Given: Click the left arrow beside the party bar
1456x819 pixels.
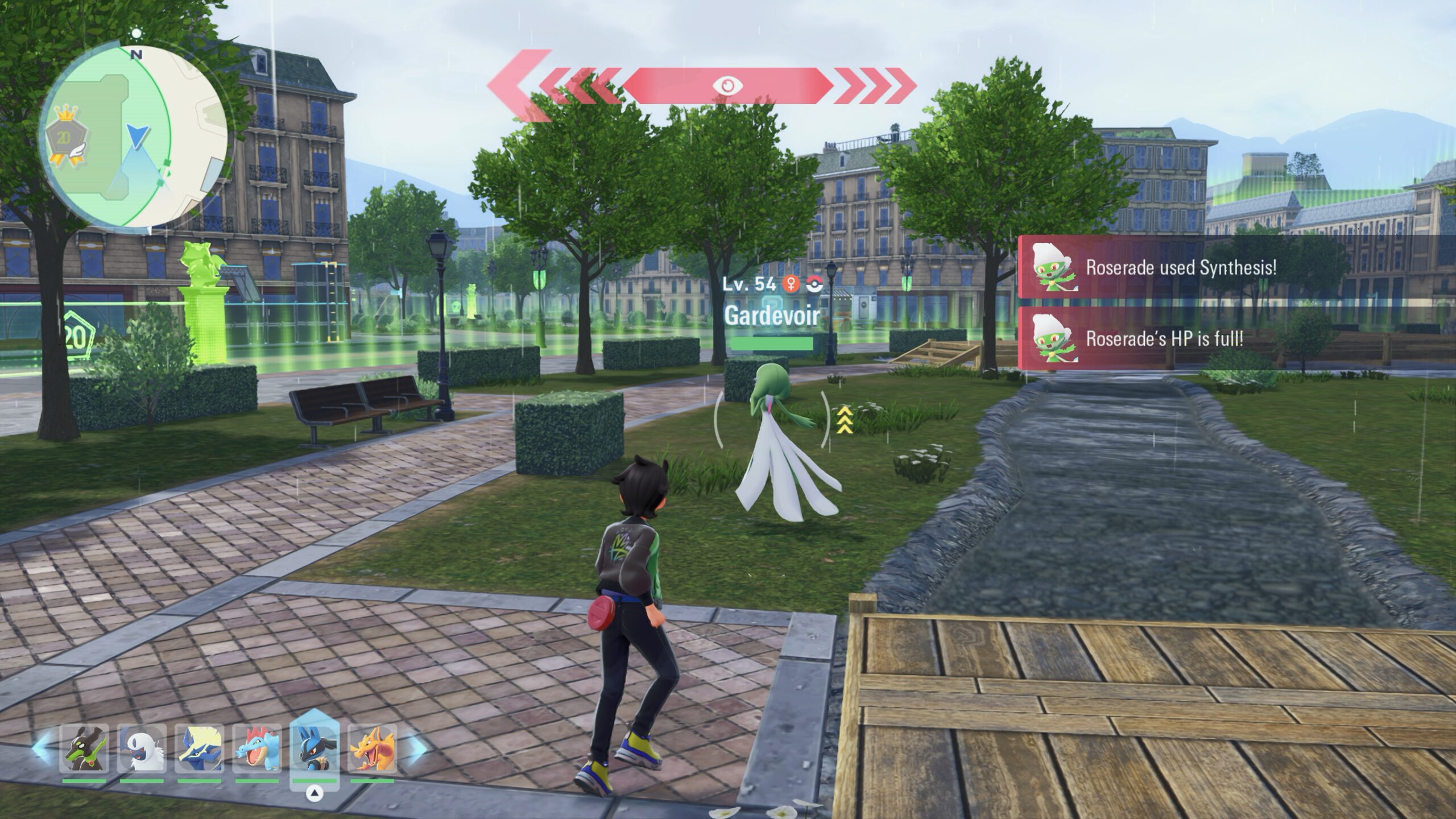Looking at the screenshot, I should [x=41, y=747].
